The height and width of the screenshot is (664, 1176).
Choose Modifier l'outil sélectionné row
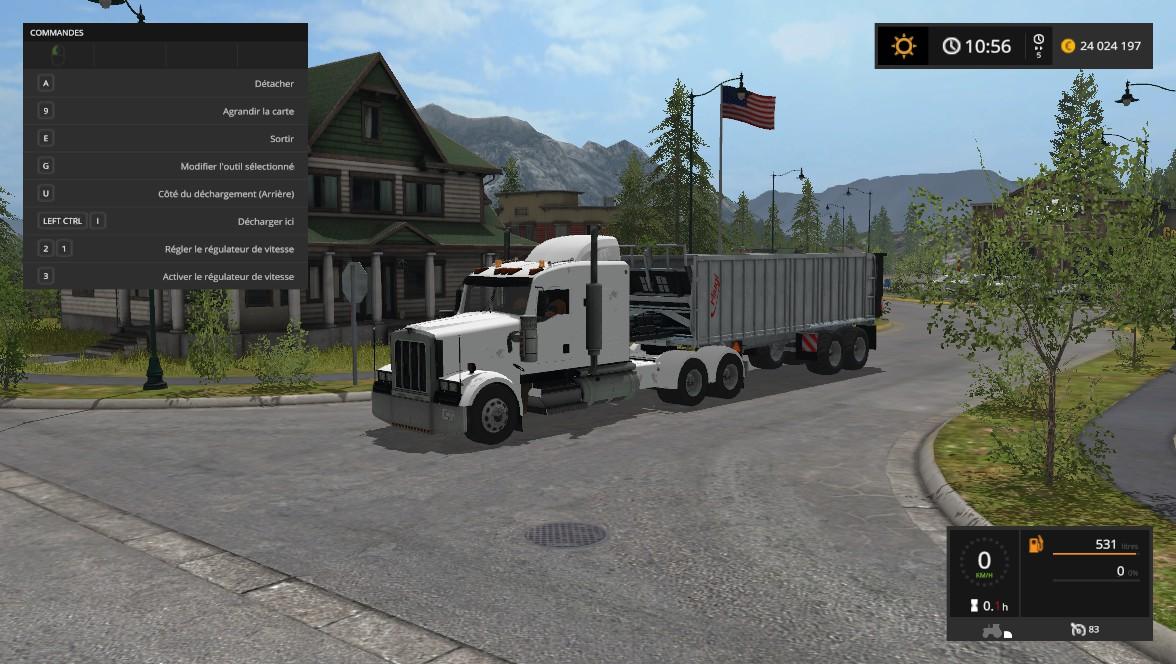click(x=165, y=166)
